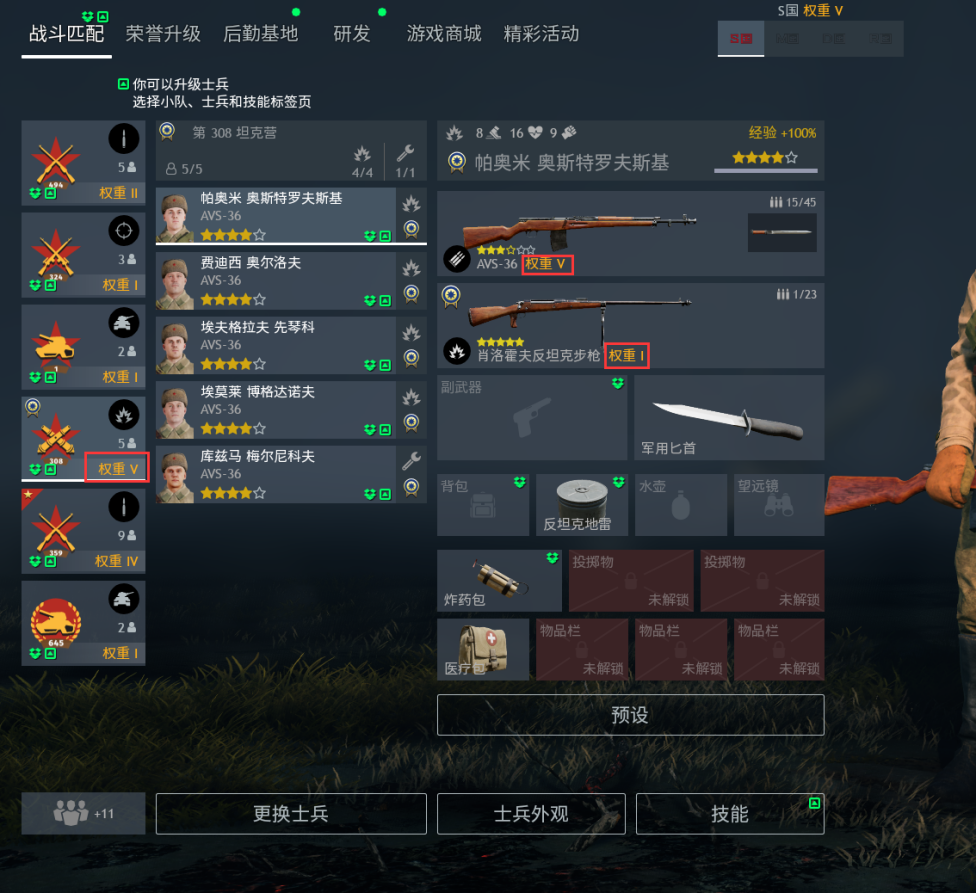The image size is (976, 893).
Task: Go to the 游戏商城 shop
Action: click(444, 34)
